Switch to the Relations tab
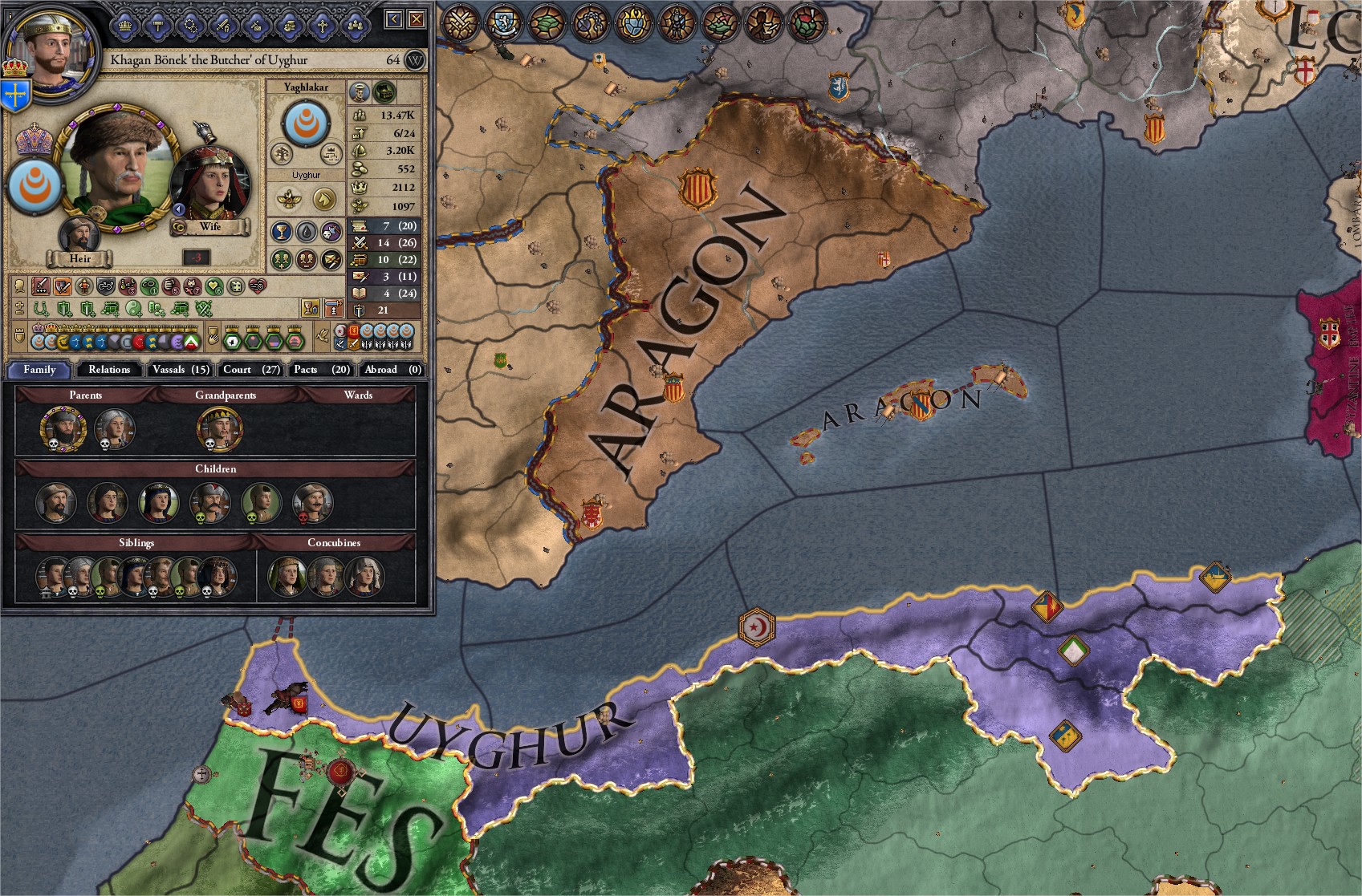 click(108, 370)
